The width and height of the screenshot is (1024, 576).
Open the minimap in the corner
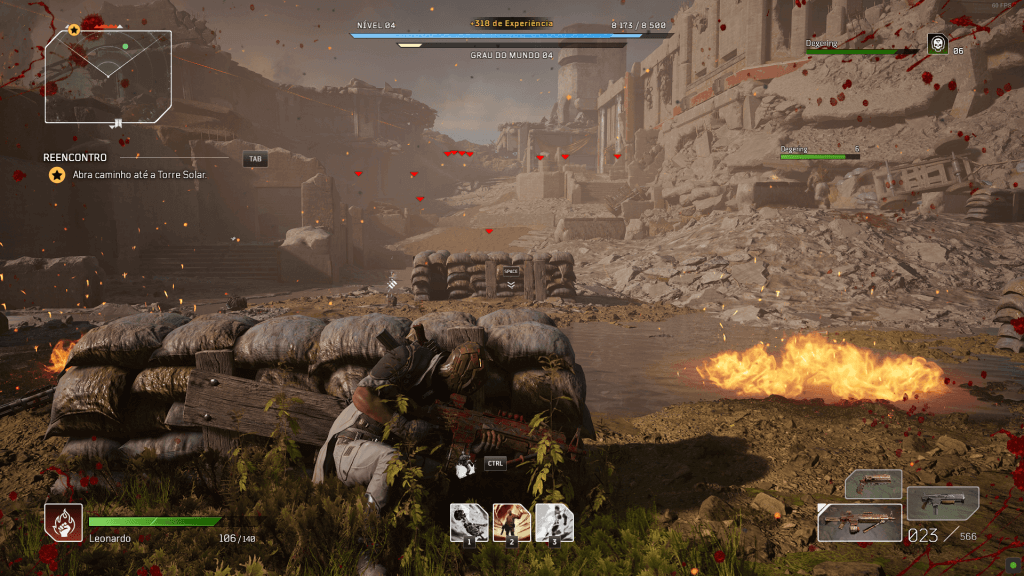[x=108, y=77]
